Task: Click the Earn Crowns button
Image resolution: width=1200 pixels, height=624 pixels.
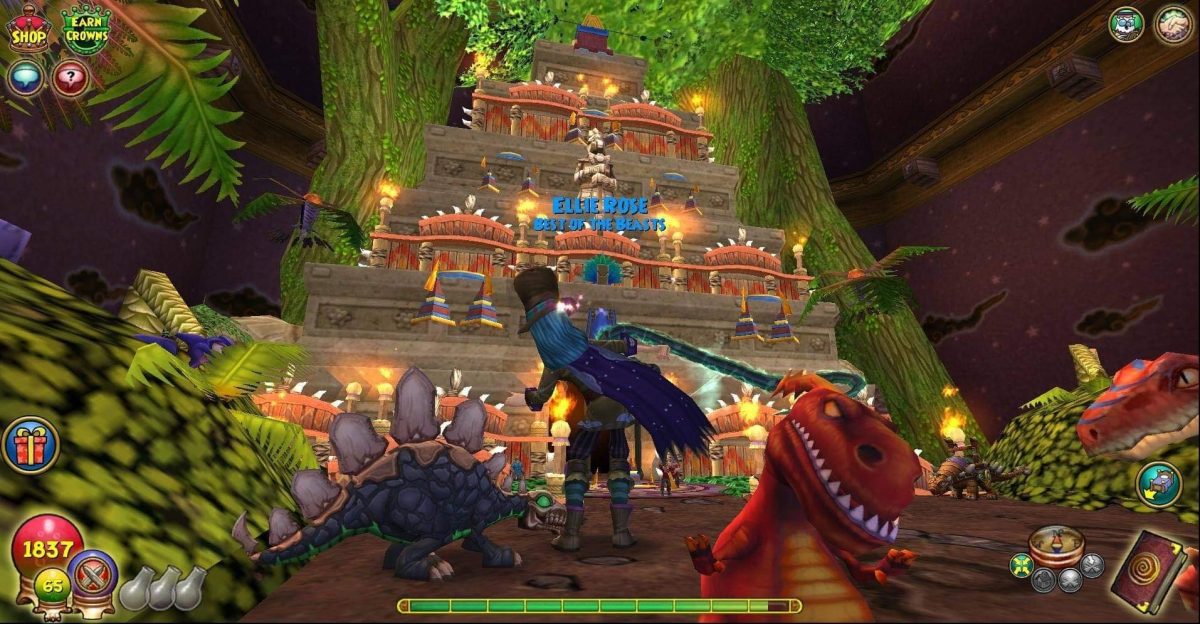Action: (86, 30)
